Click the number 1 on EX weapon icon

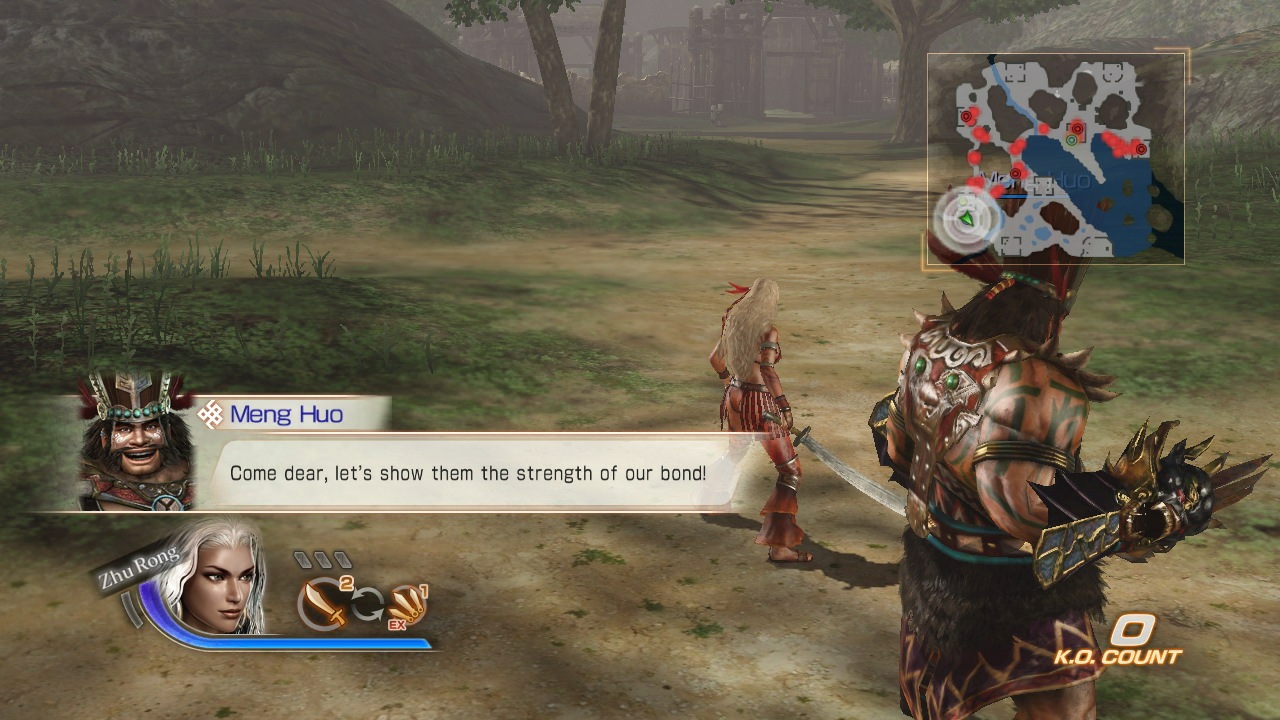423,592
